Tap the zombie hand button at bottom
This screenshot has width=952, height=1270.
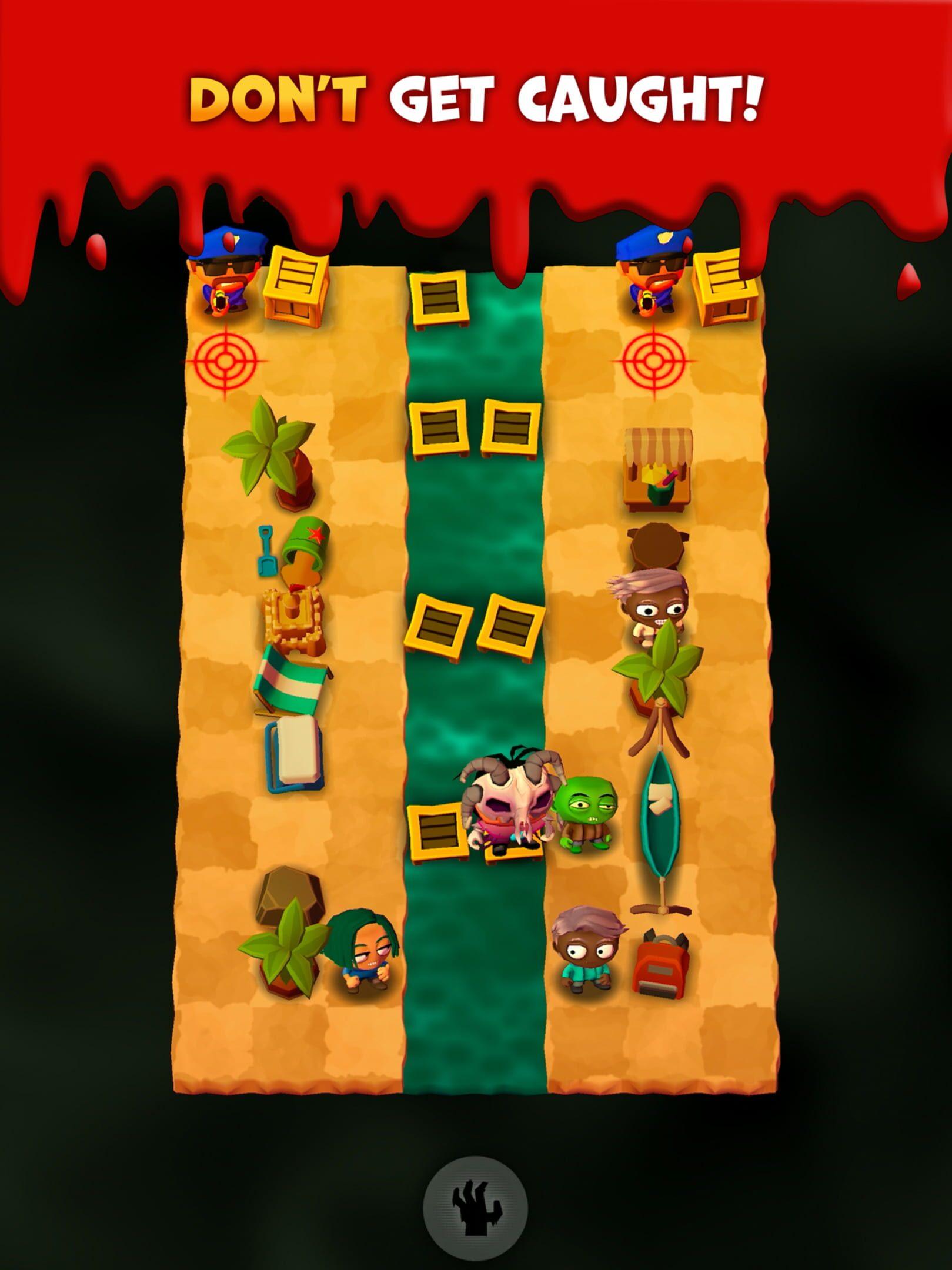click(x=476, y=1204)
